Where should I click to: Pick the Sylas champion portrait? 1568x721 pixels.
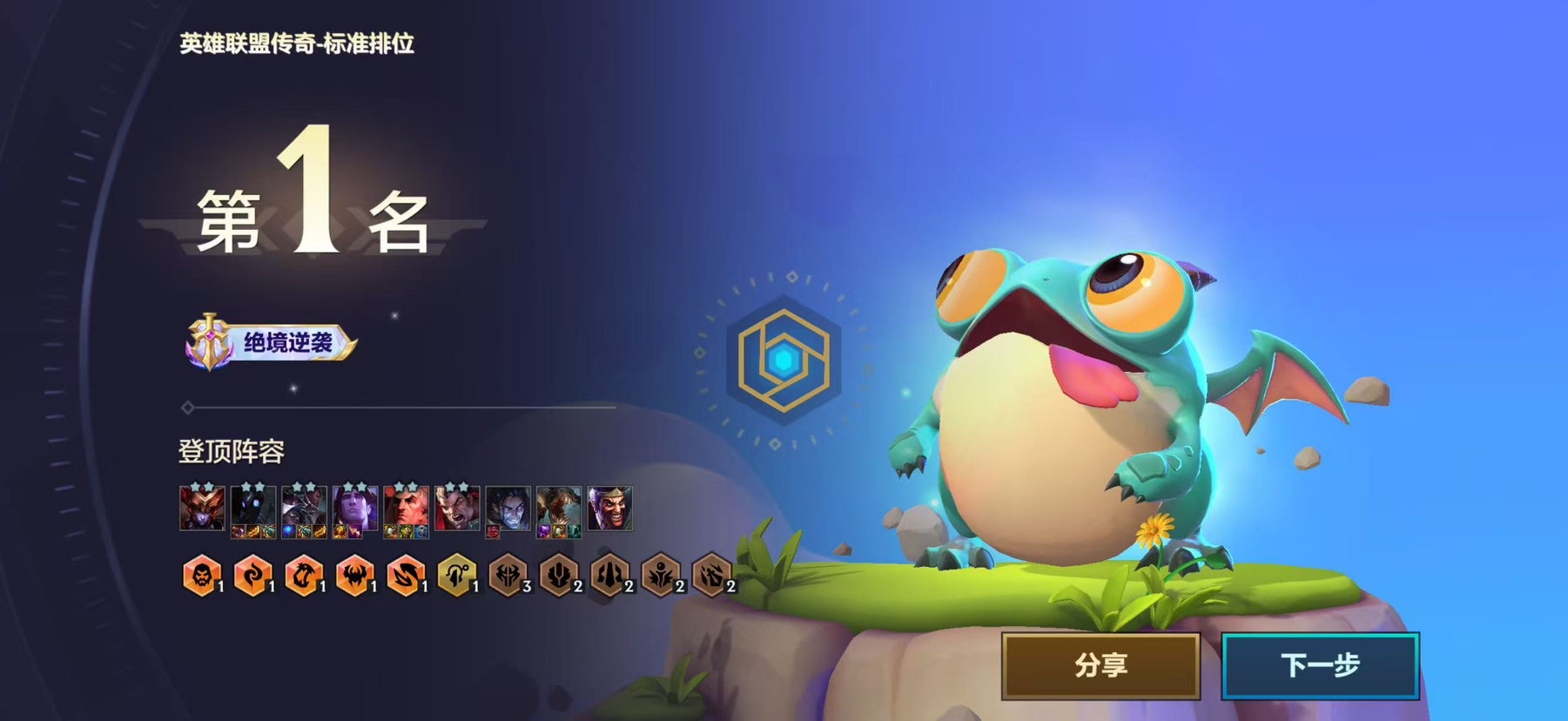(508, 509)
